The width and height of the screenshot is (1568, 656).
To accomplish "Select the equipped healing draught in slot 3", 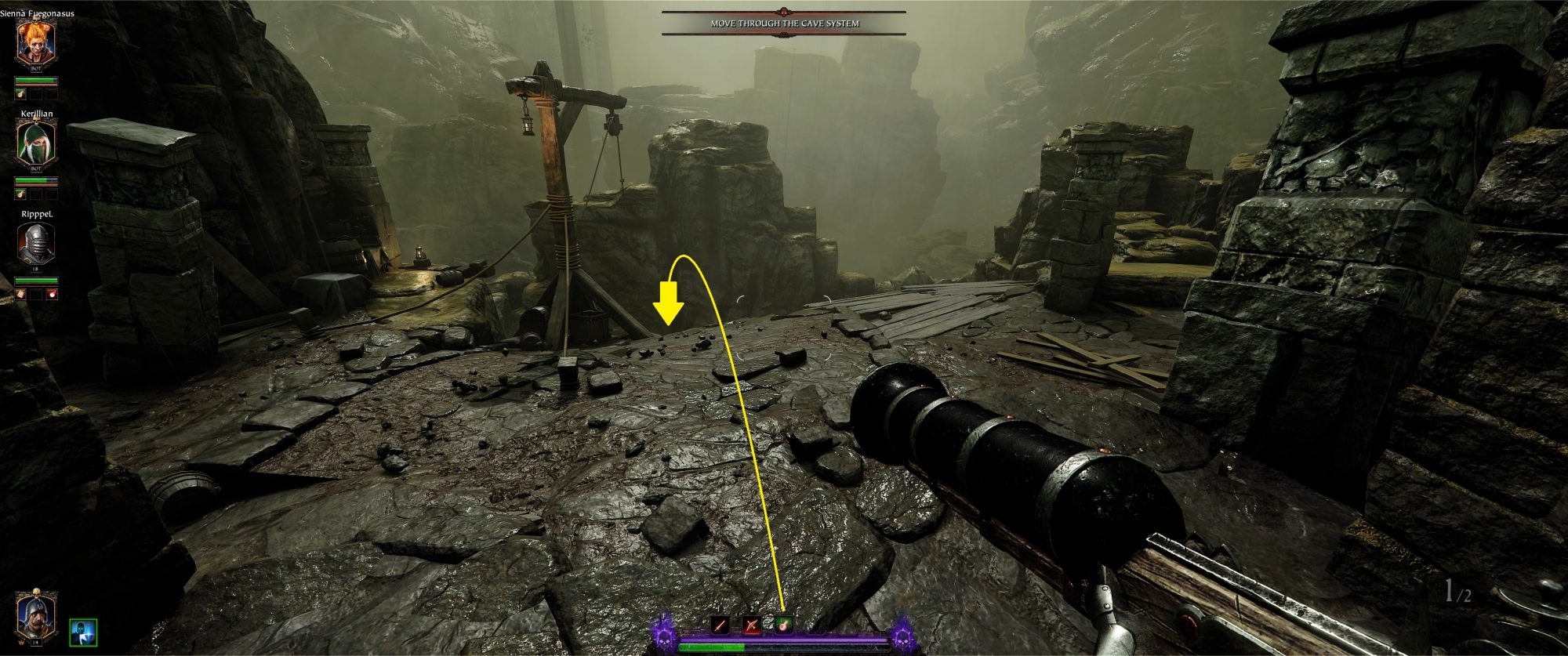I will pyautogui.click(x=784, y=625).
